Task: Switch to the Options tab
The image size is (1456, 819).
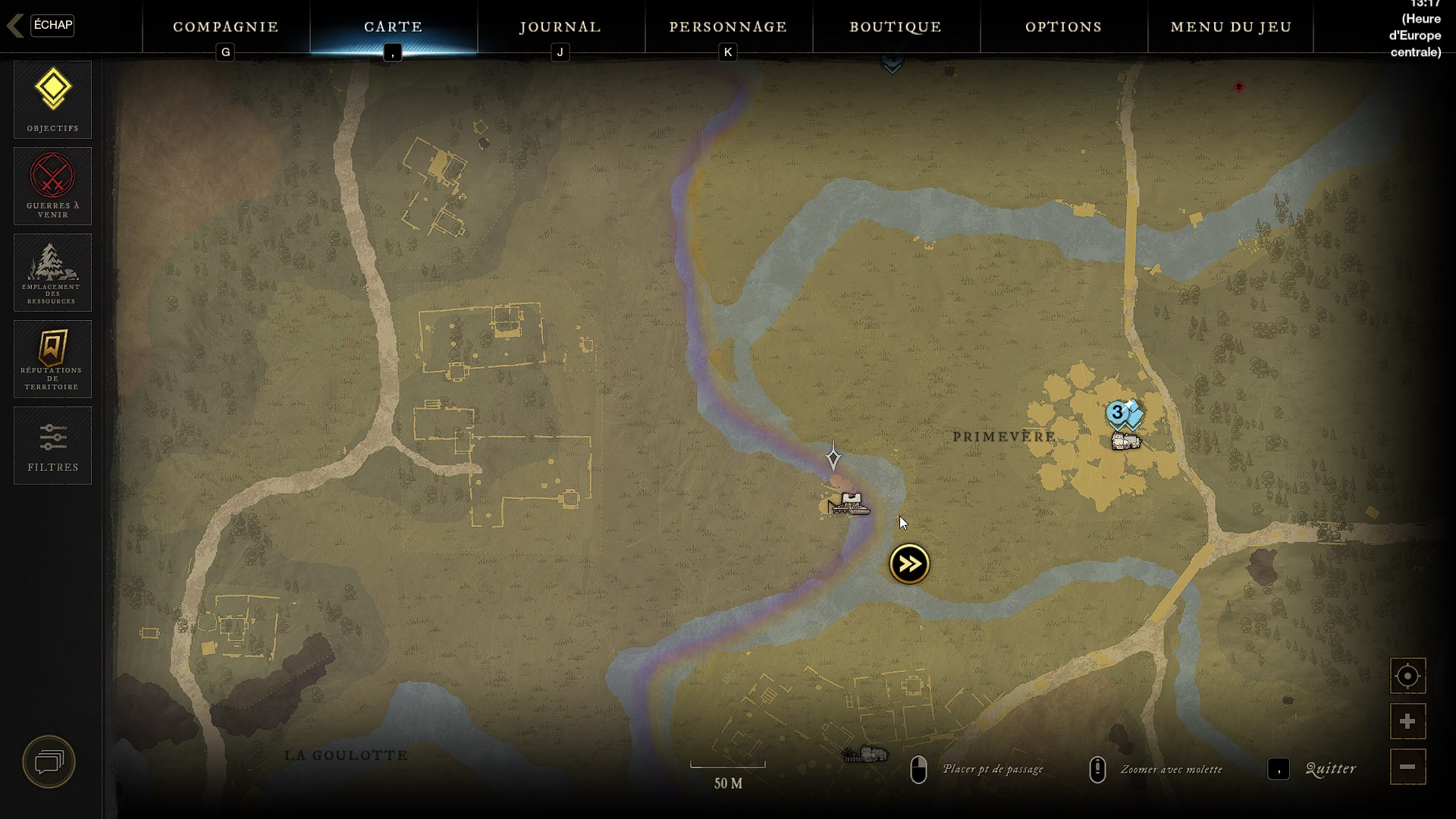Action: tap(1063, 27)
